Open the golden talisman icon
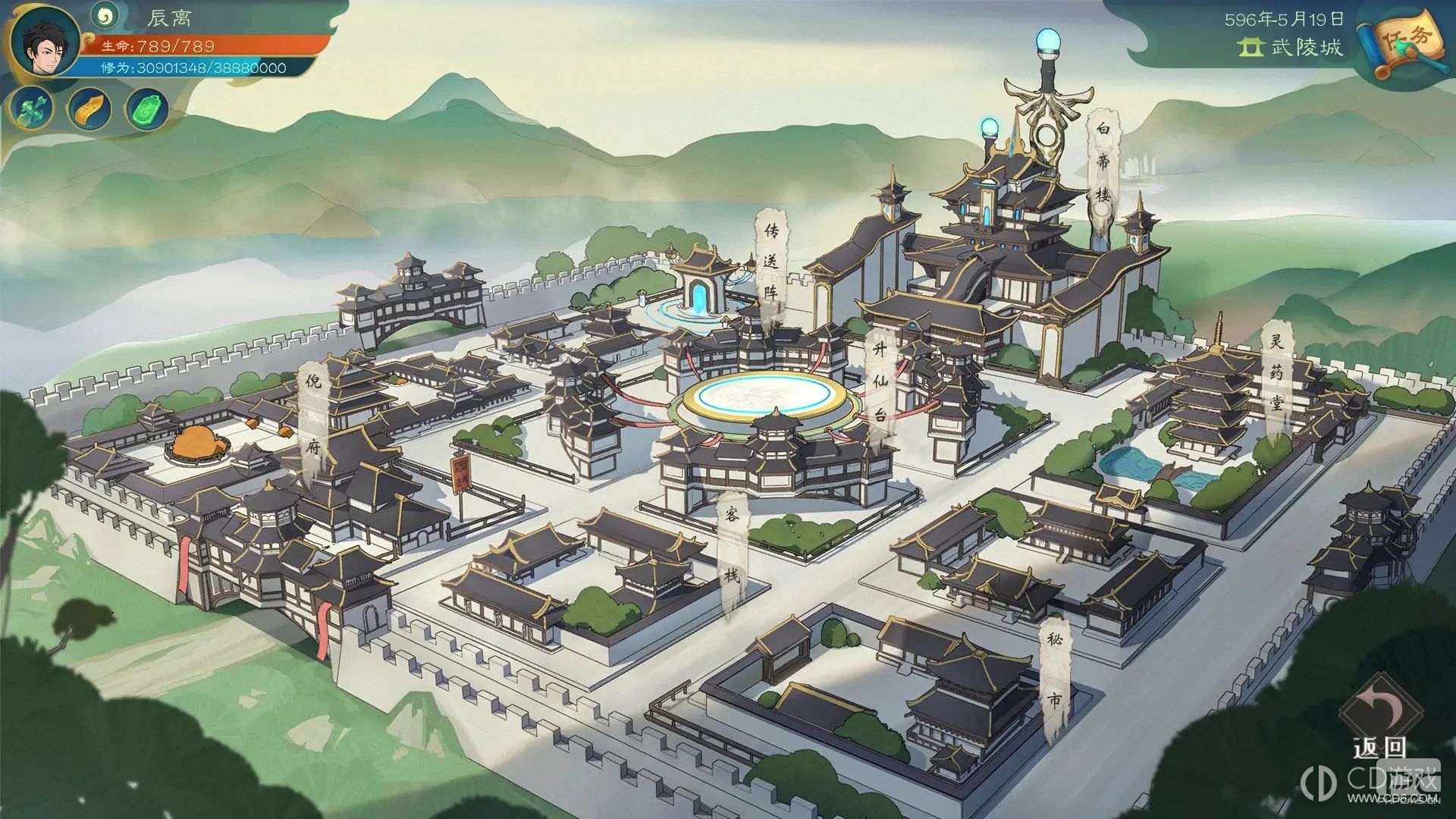 point(89,110)
